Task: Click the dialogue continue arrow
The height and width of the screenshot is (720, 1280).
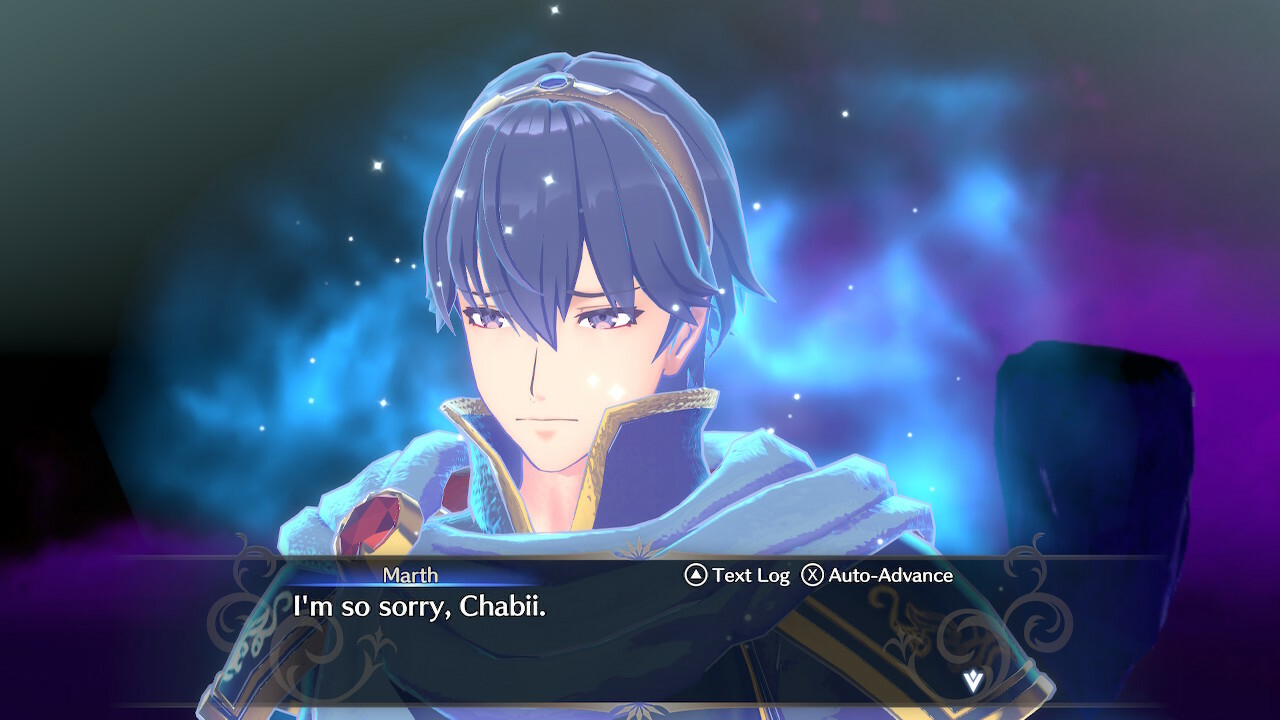Action: coord(972,681)
